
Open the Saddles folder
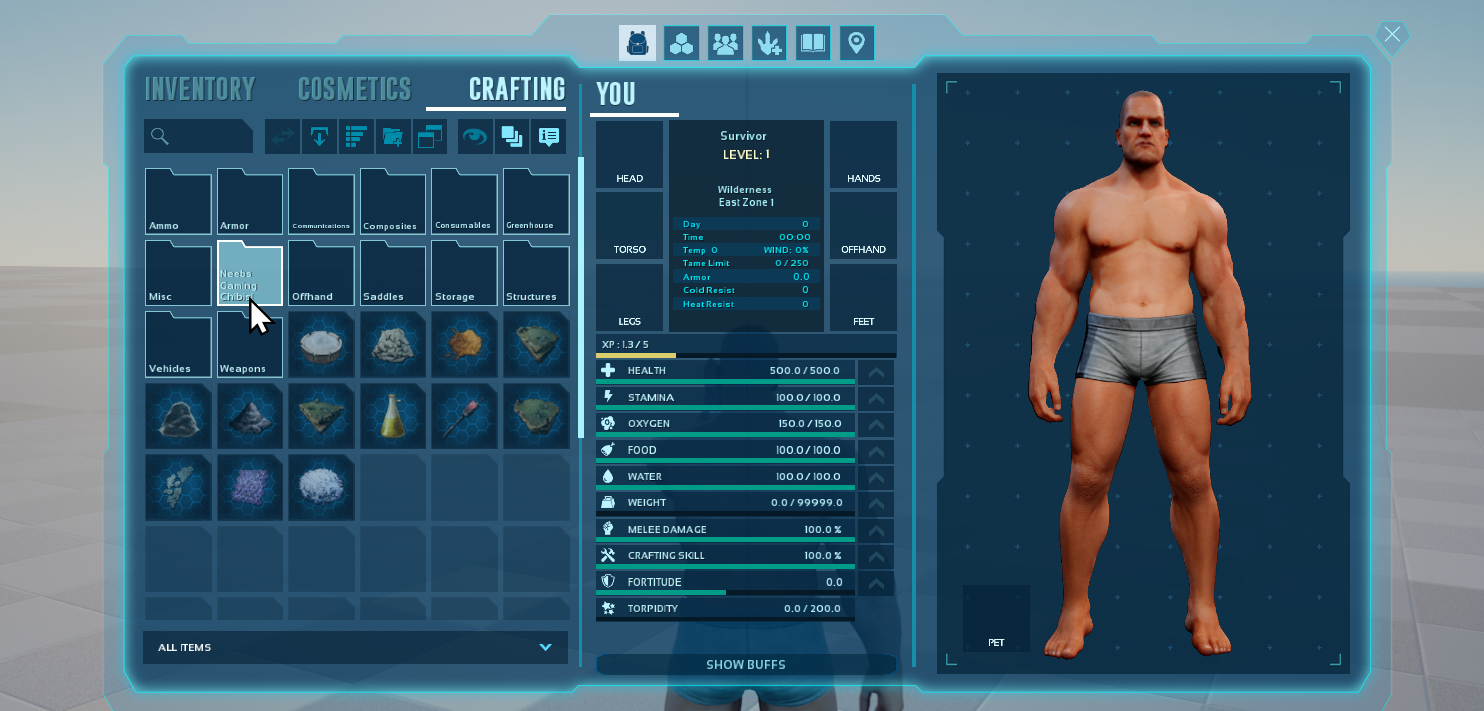(x=393, y=273)
